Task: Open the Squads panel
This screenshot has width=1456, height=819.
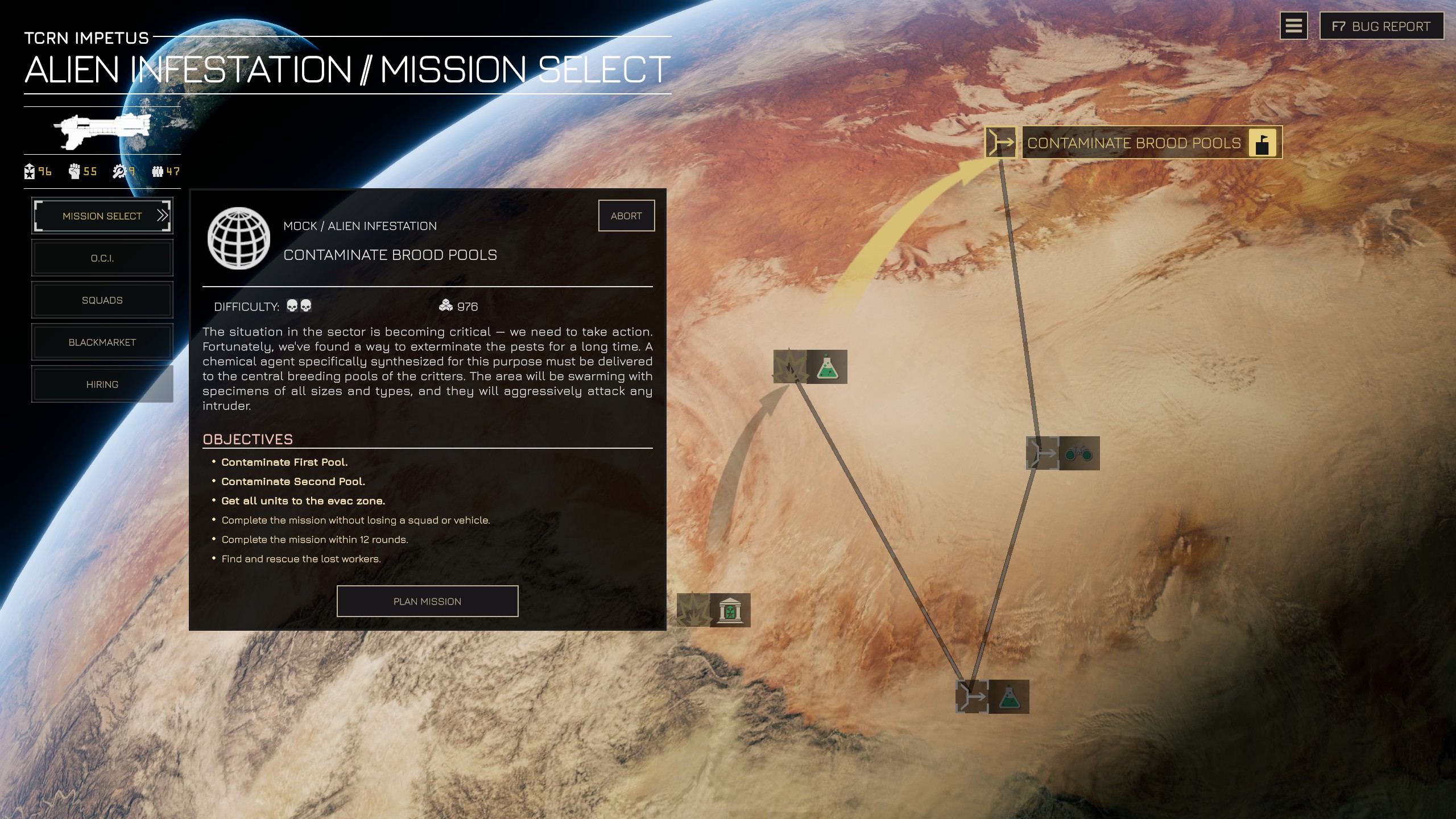Action: point(102,300)
